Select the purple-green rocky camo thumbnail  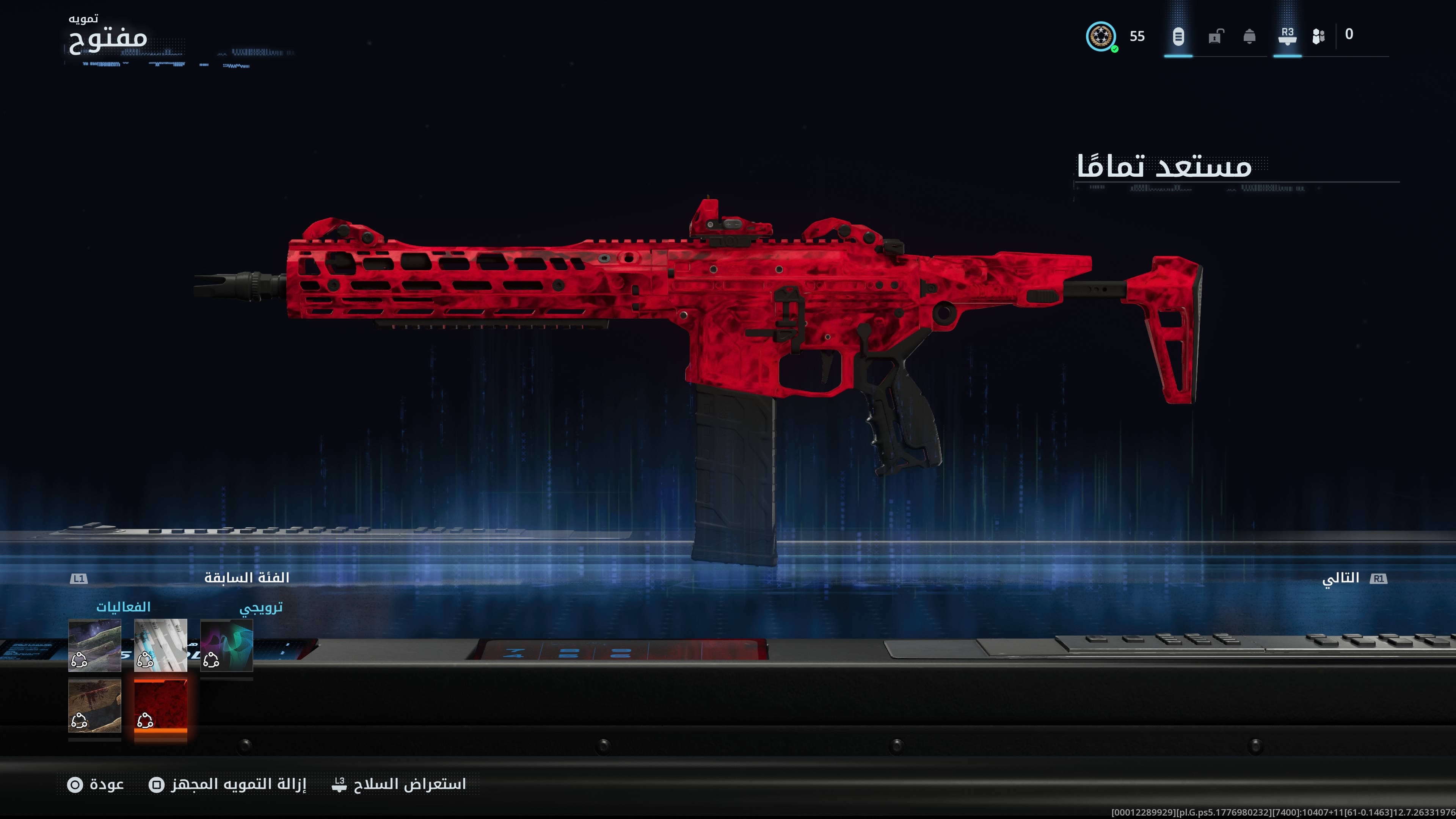coord(94,645)
